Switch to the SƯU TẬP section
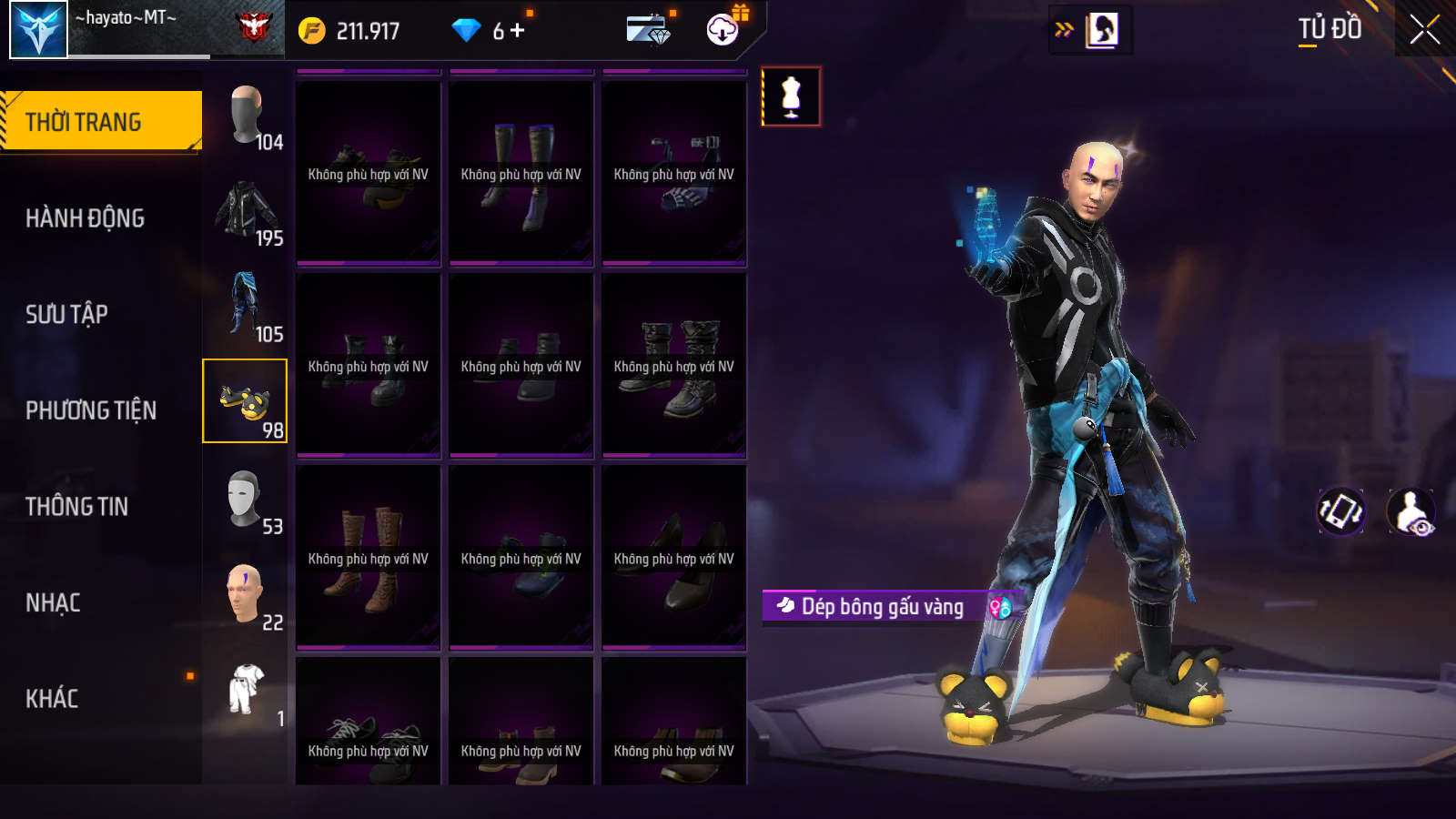Screen dimensions: 1456x819 [x=66, y=315]
